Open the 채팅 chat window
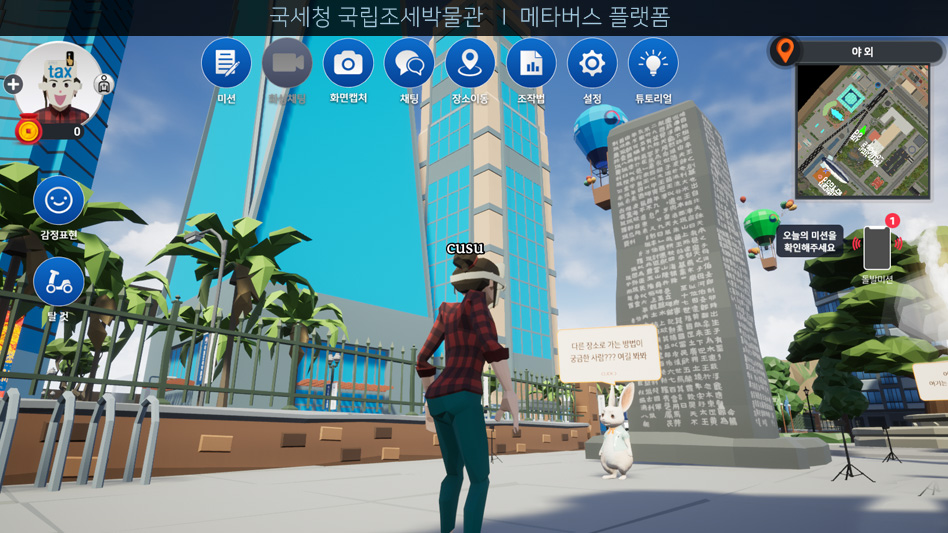 [x=409, y=64]
